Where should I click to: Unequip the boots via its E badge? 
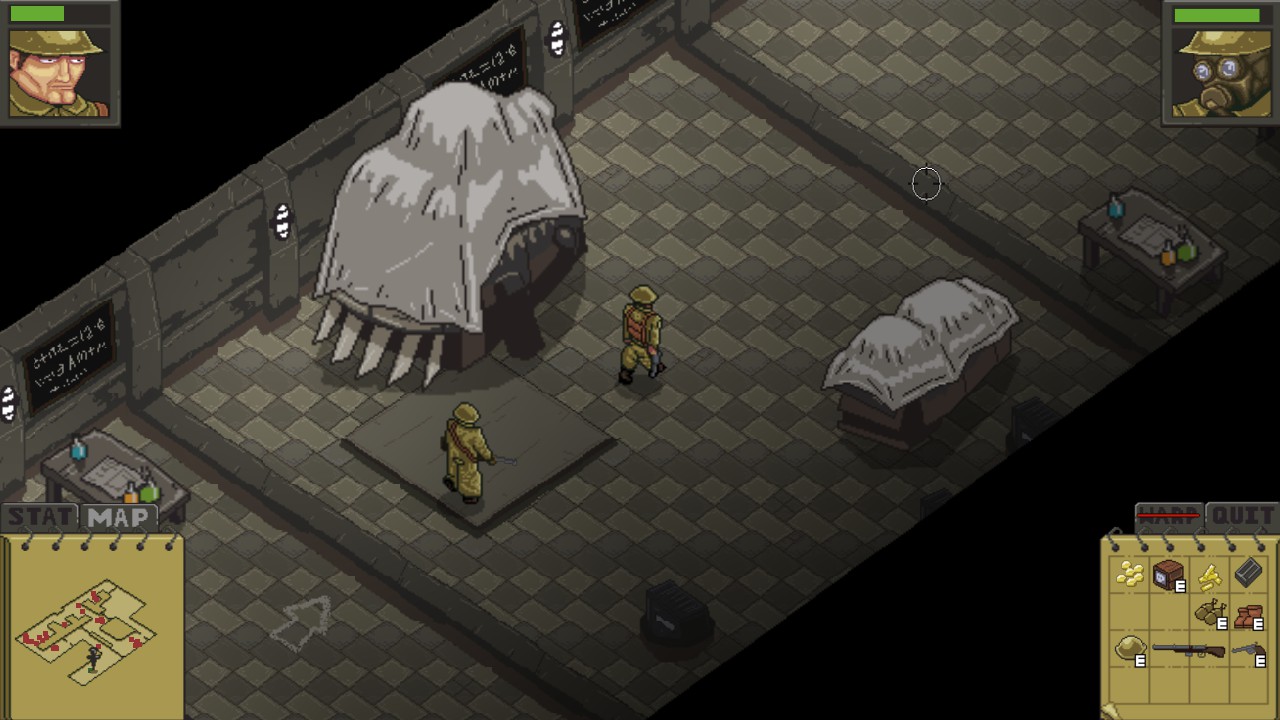tap(1257, 623)
